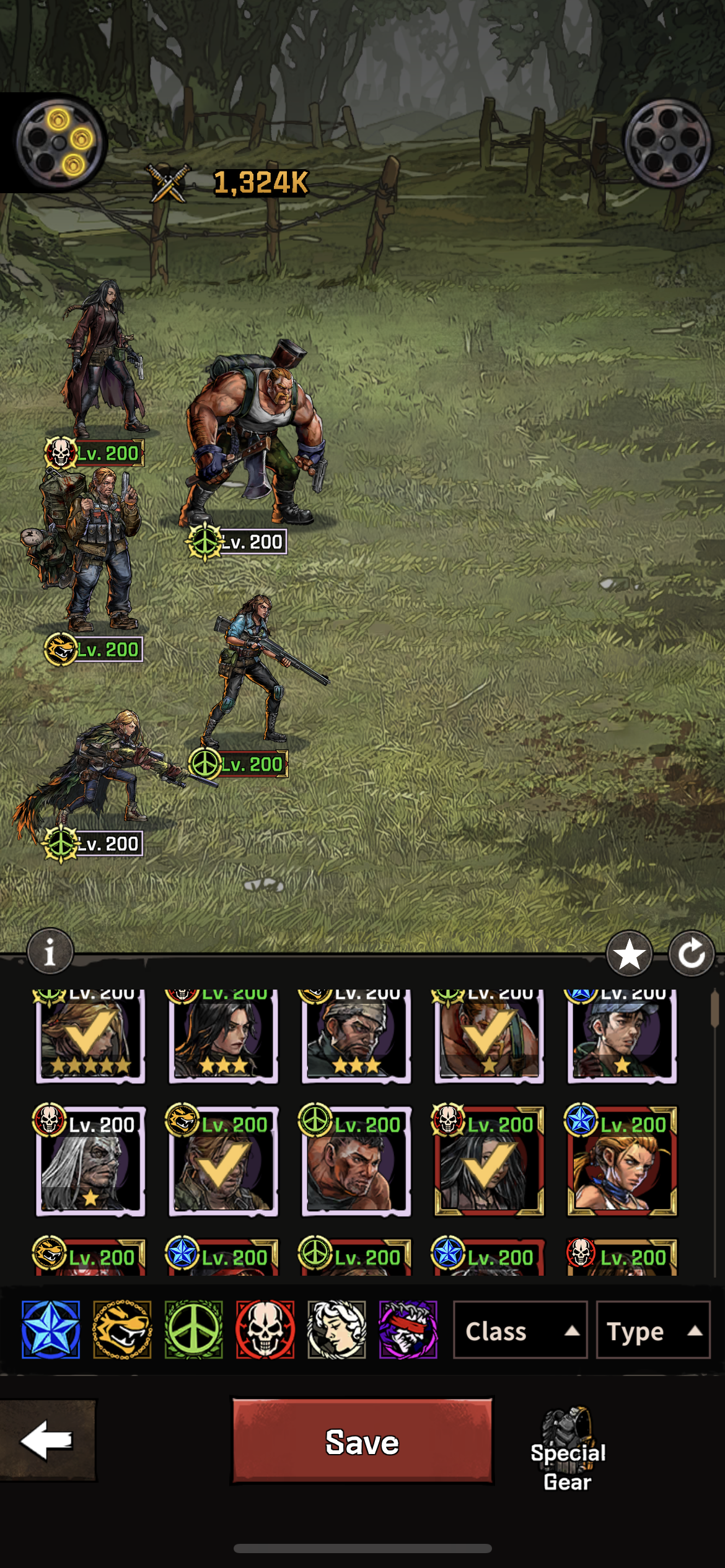The image size is (725, 1568).
Task: Tap the empty revolver cylinder on the right
Action: [667, 143]
